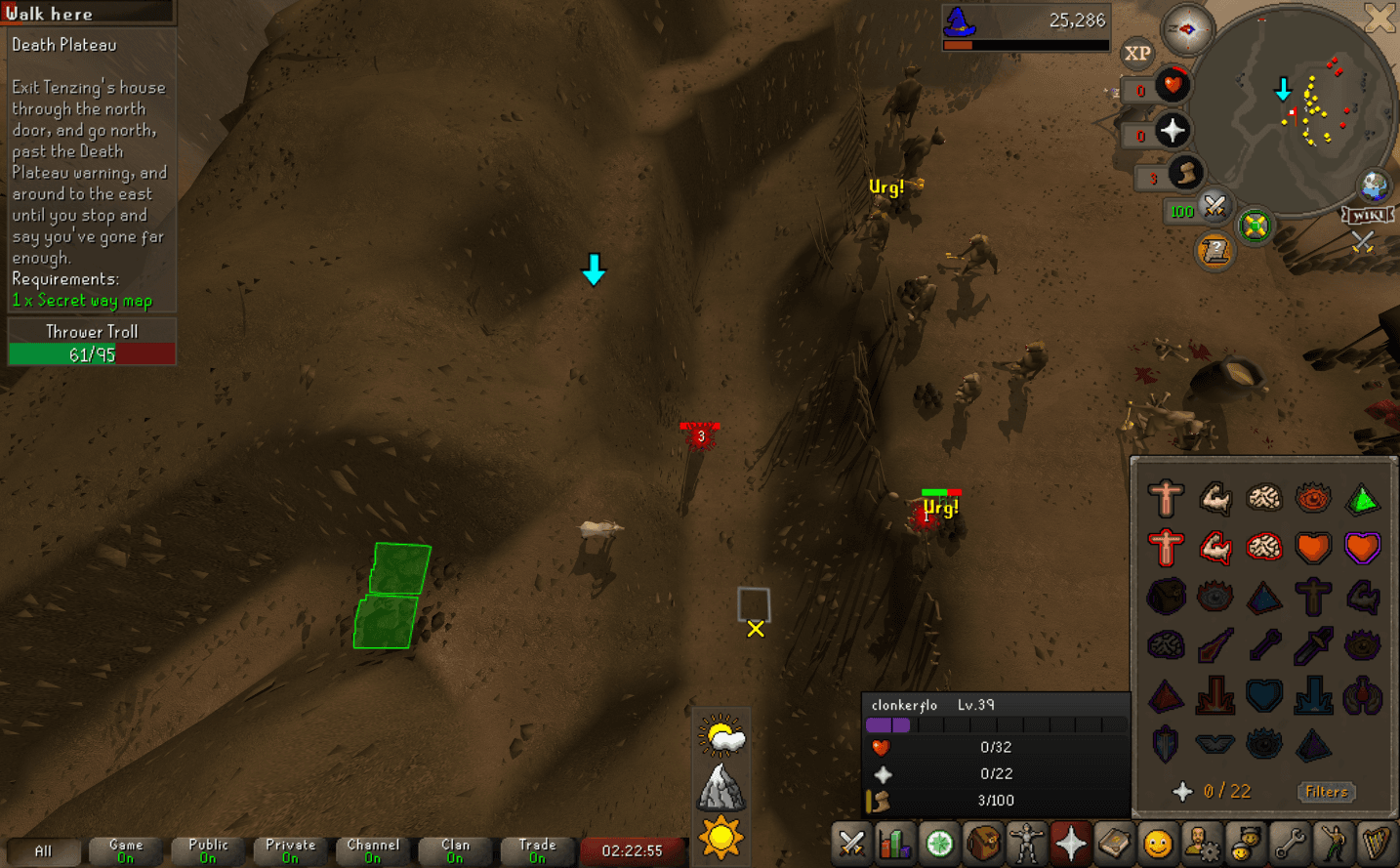Open the Skills tab
Viewport: 1400px width, 868px height.
[895, 843]
